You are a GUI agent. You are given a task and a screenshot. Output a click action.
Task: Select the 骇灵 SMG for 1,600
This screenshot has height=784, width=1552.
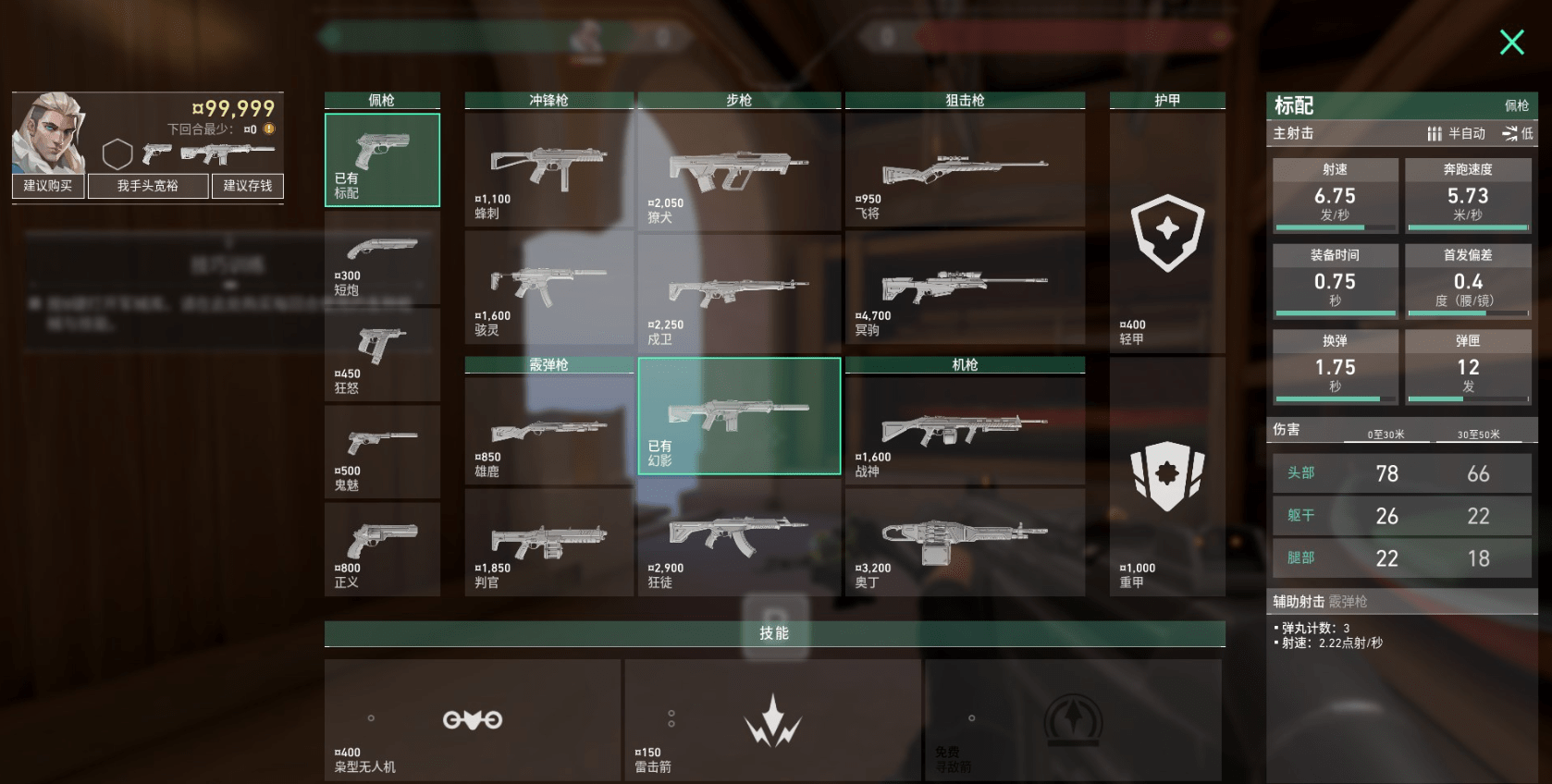(x=548, y=288)
